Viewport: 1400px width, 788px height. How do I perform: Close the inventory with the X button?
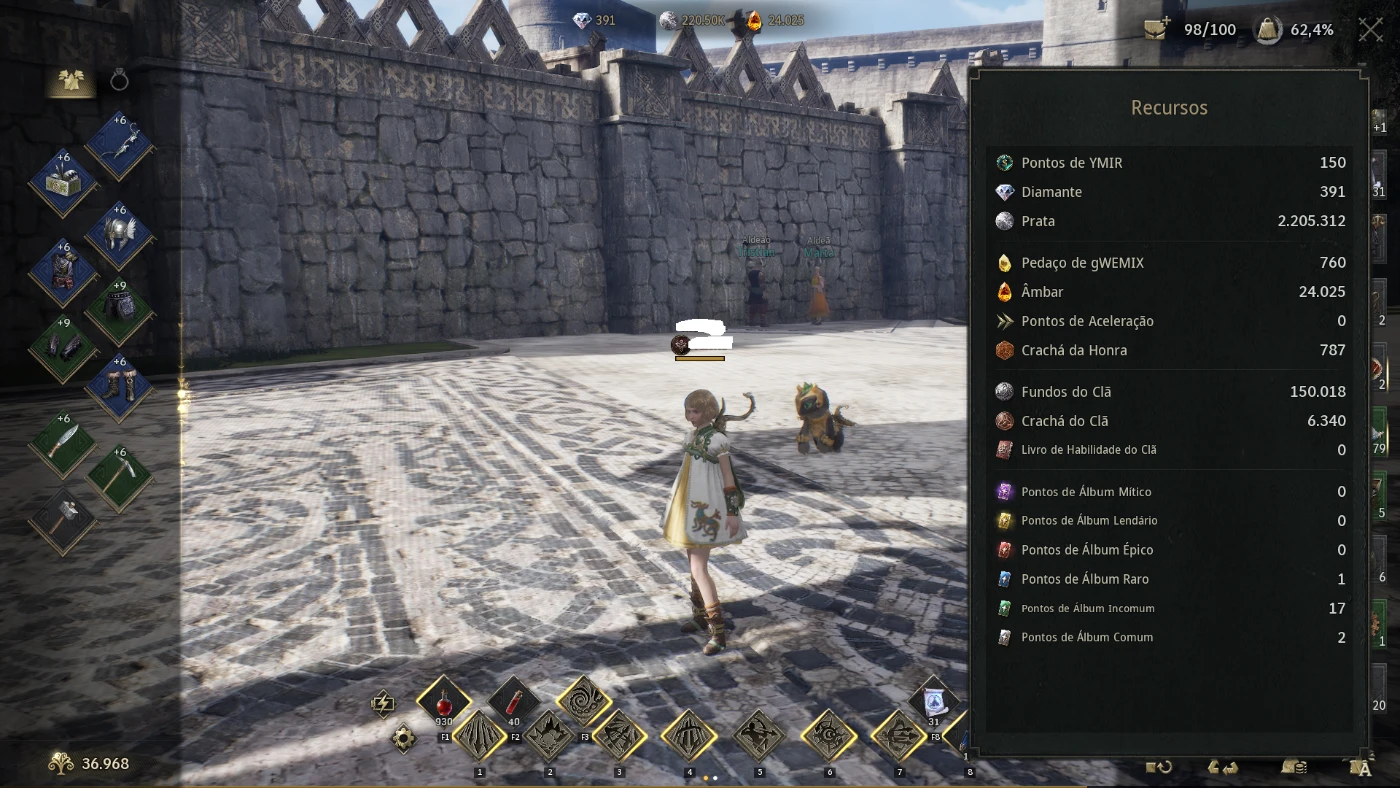[x=1370, y=30]
